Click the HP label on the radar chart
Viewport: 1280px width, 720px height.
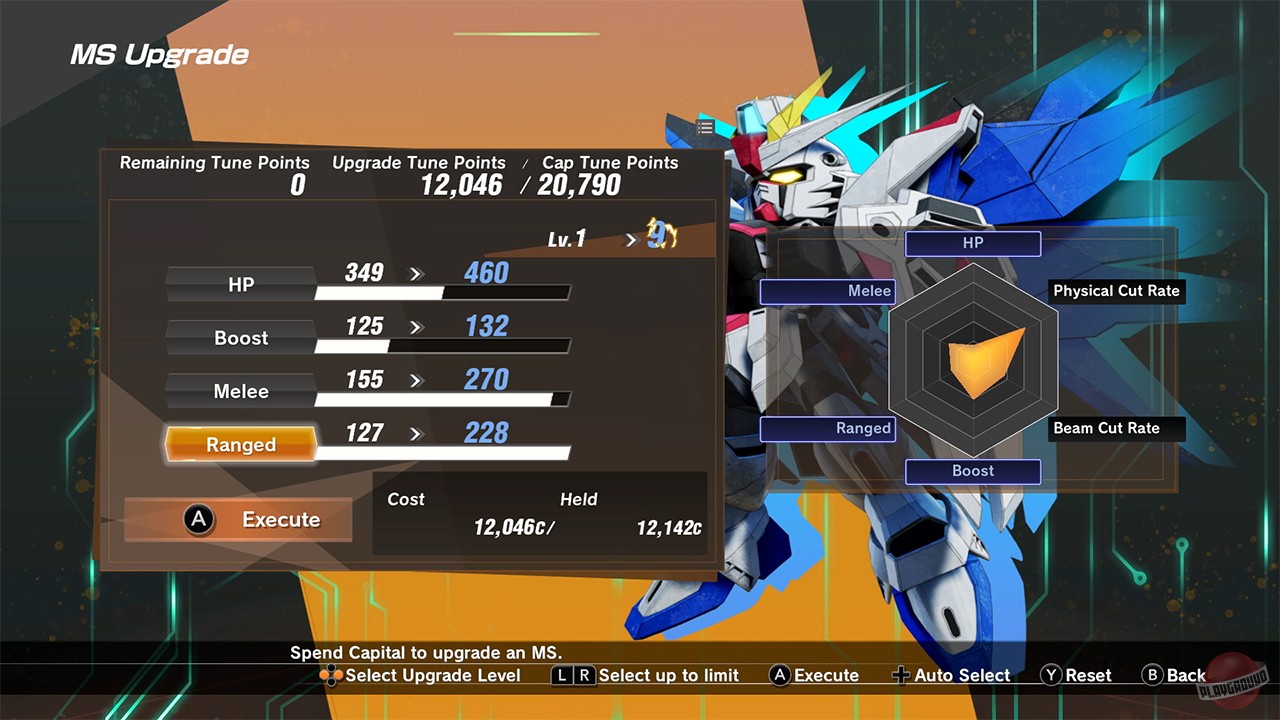(972, 243)
